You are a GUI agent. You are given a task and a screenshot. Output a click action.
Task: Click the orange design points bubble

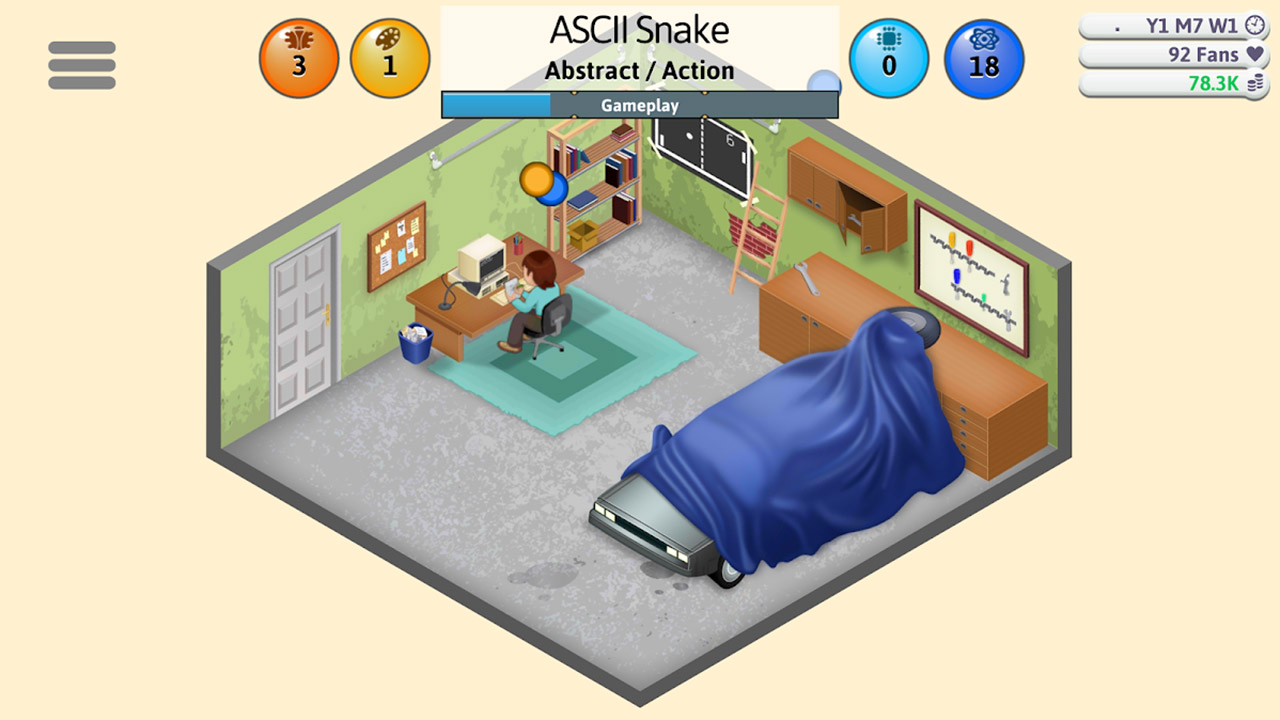[x=298, y=58]
